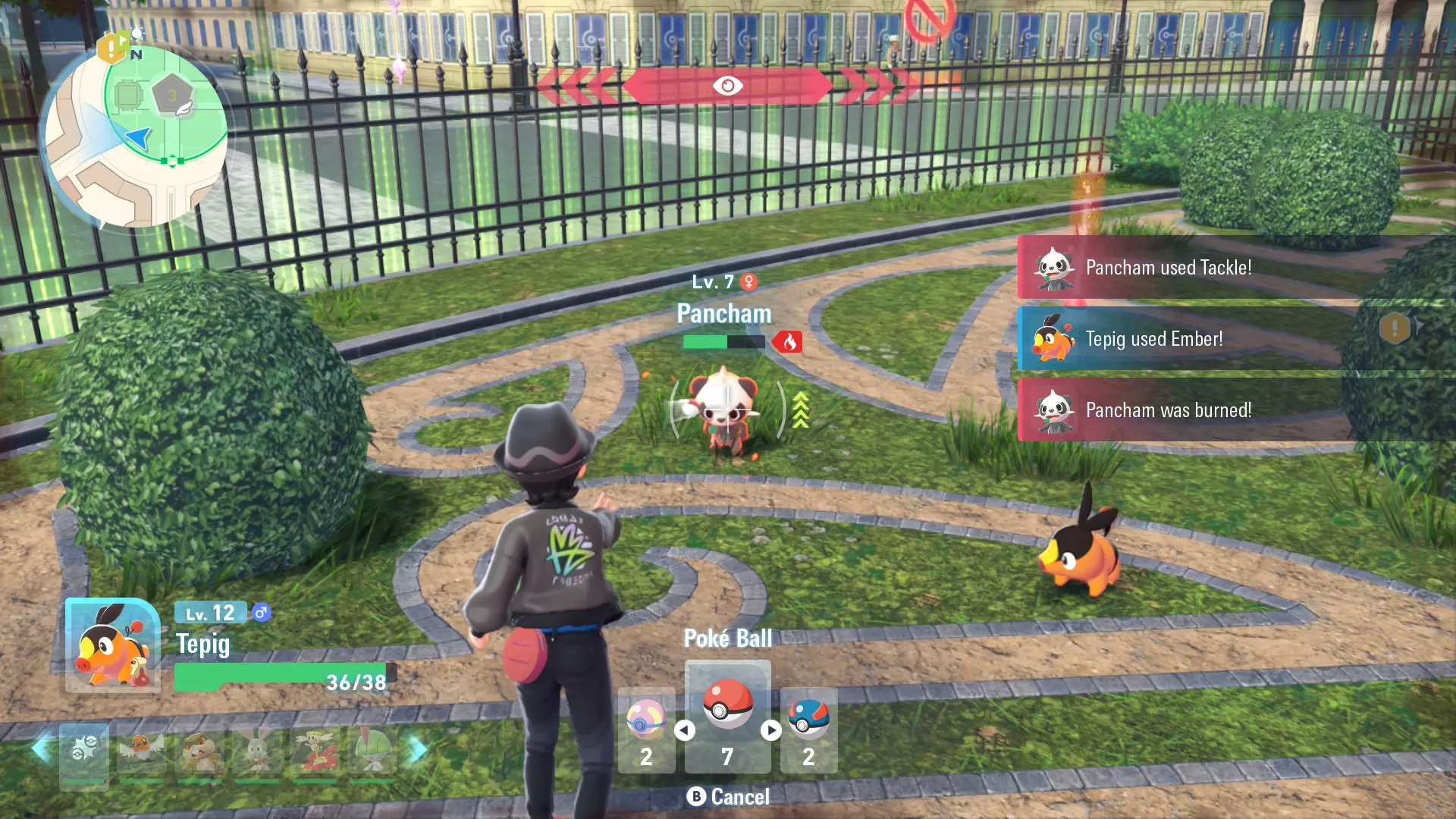This screenshot has width=1456, height=819.
Task: Open the circular minimap
Action: [136, 136]
